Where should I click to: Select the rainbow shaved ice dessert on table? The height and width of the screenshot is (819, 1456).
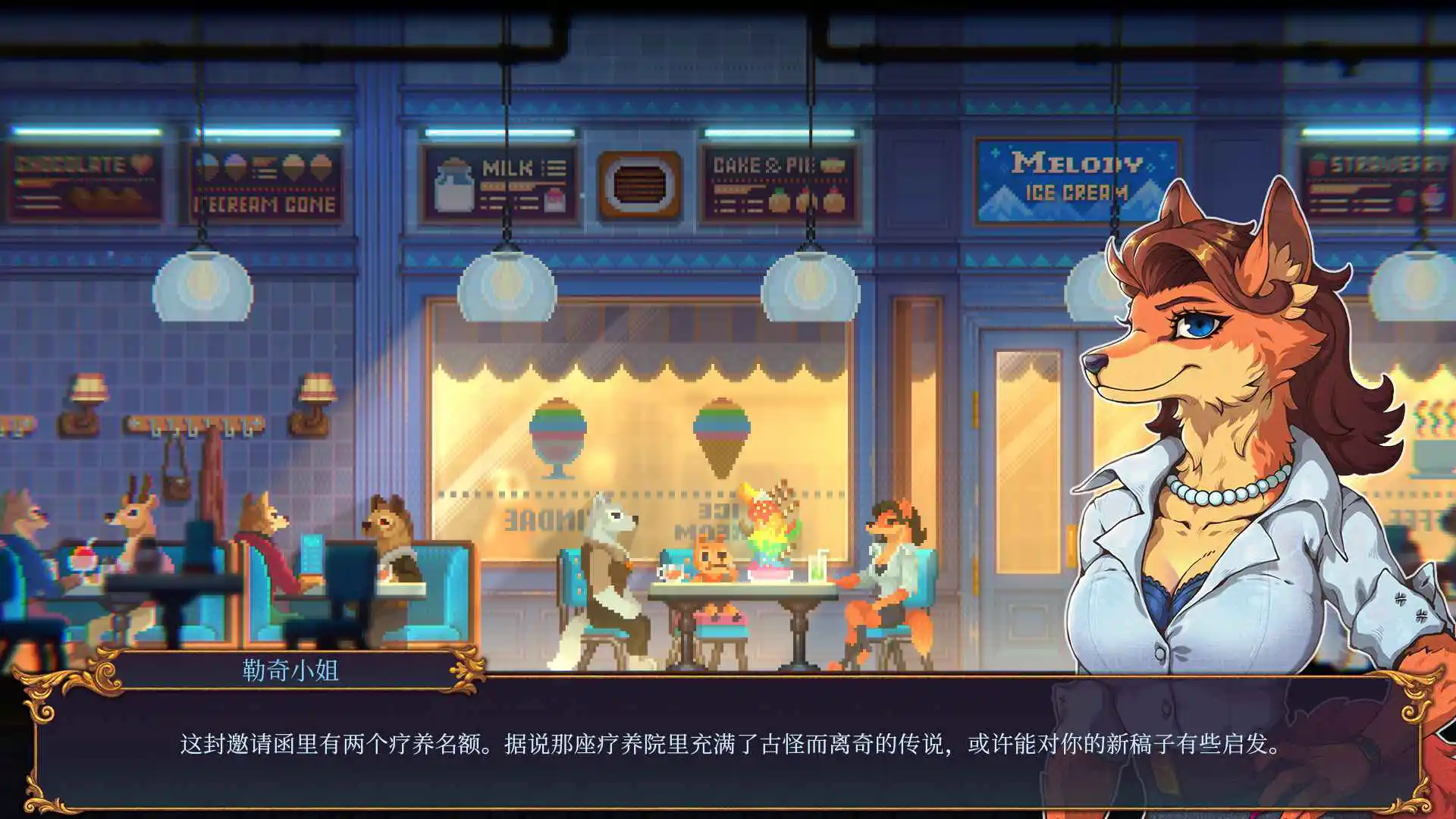point(766,546)
